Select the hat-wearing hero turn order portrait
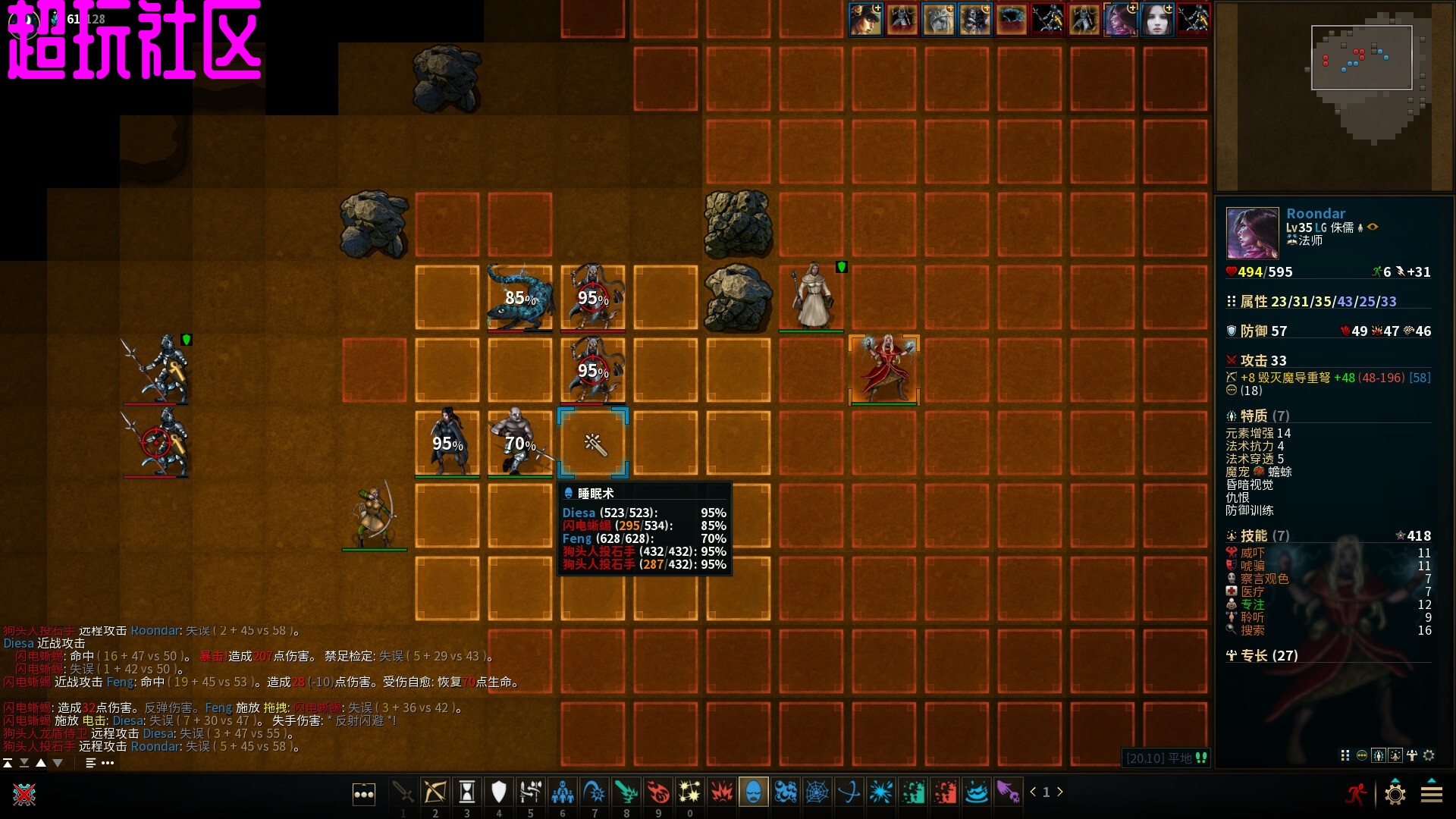The height and width of the screenshot is (819, 1456). [865, 20]
